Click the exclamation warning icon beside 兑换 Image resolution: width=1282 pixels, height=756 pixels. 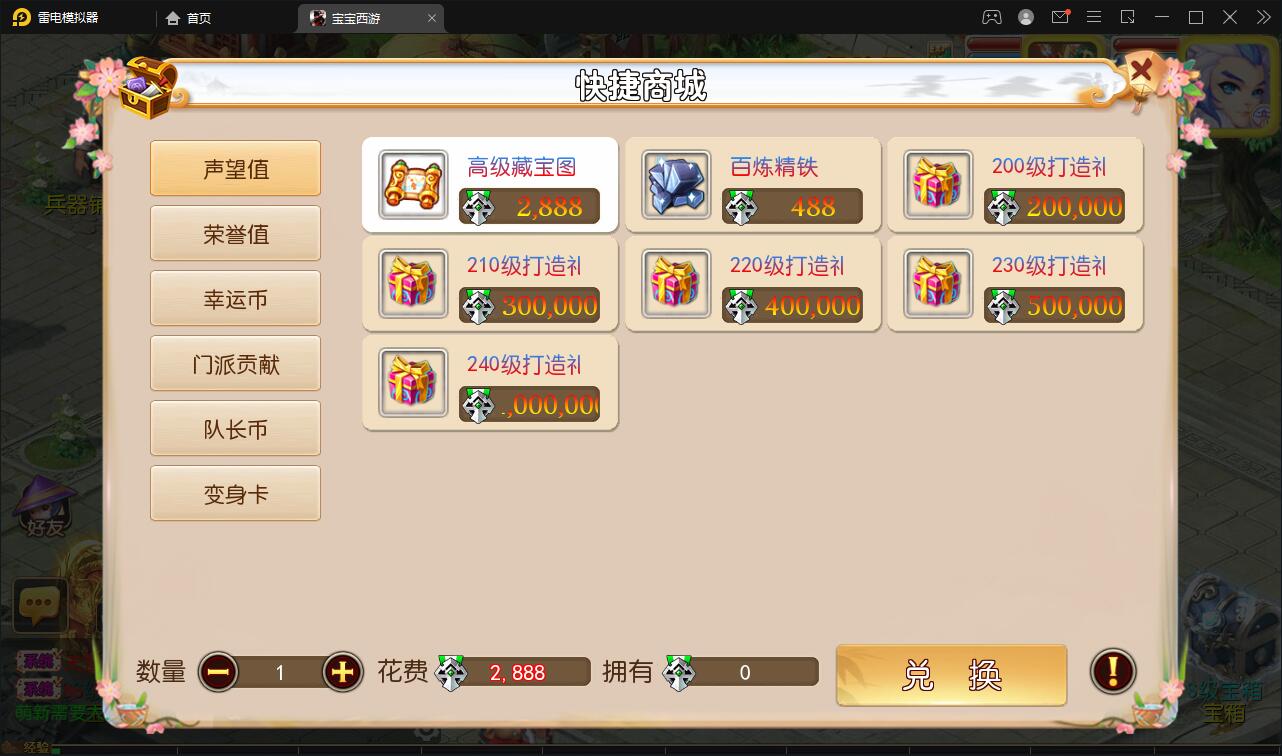tap(1113, 672)
